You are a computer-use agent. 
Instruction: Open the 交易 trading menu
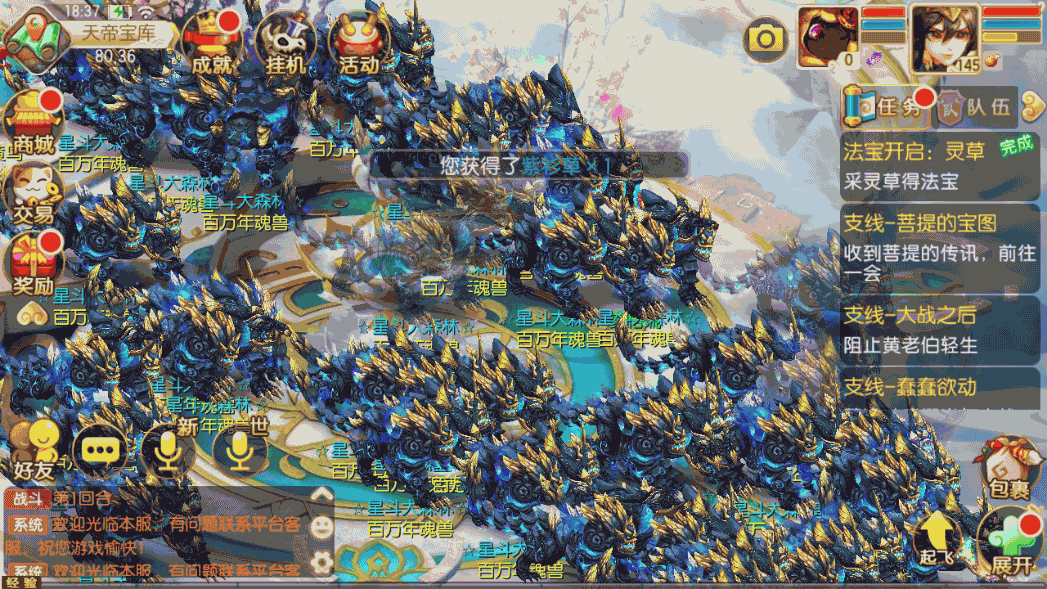point(33,192)
